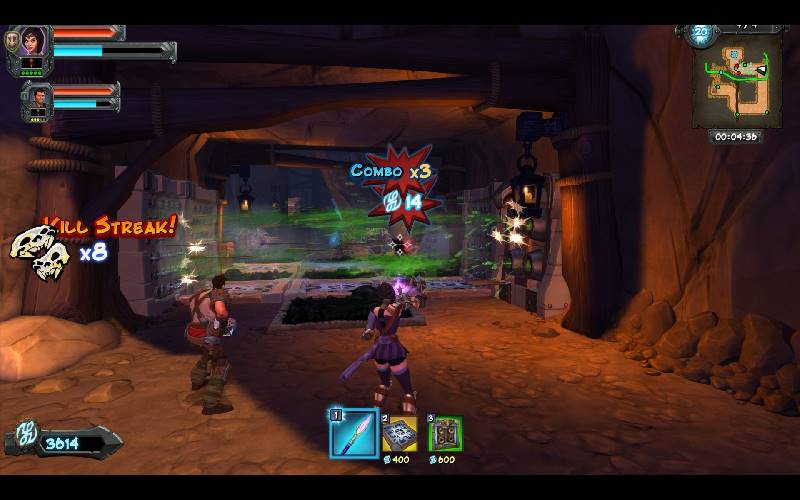Select the spear weapon in slot 1
The height and width of the screenshot is (500, 800).
click(x=353, y=433)
